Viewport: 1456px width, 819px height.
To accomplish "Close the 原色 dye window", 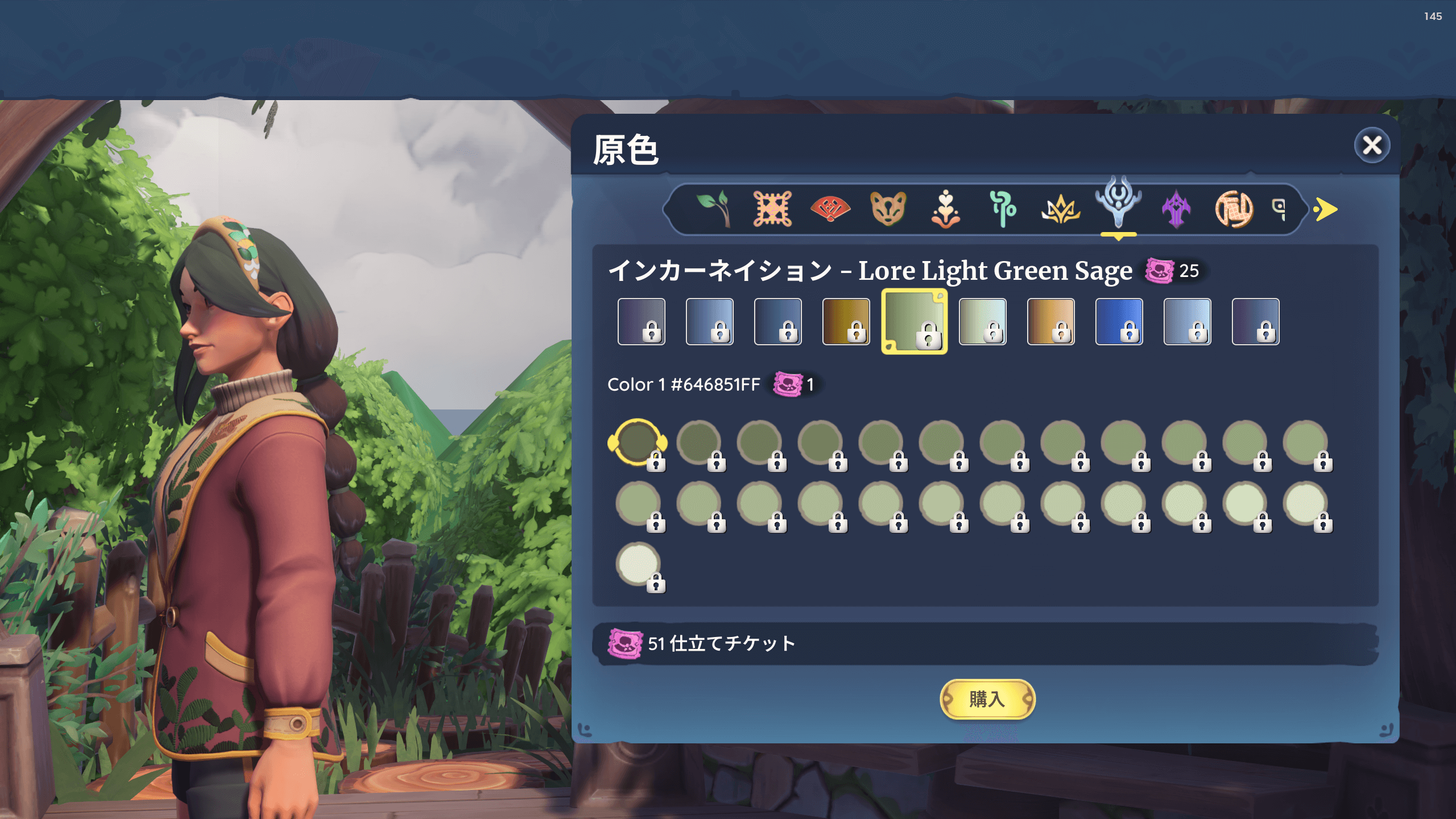I will 1371,146.
